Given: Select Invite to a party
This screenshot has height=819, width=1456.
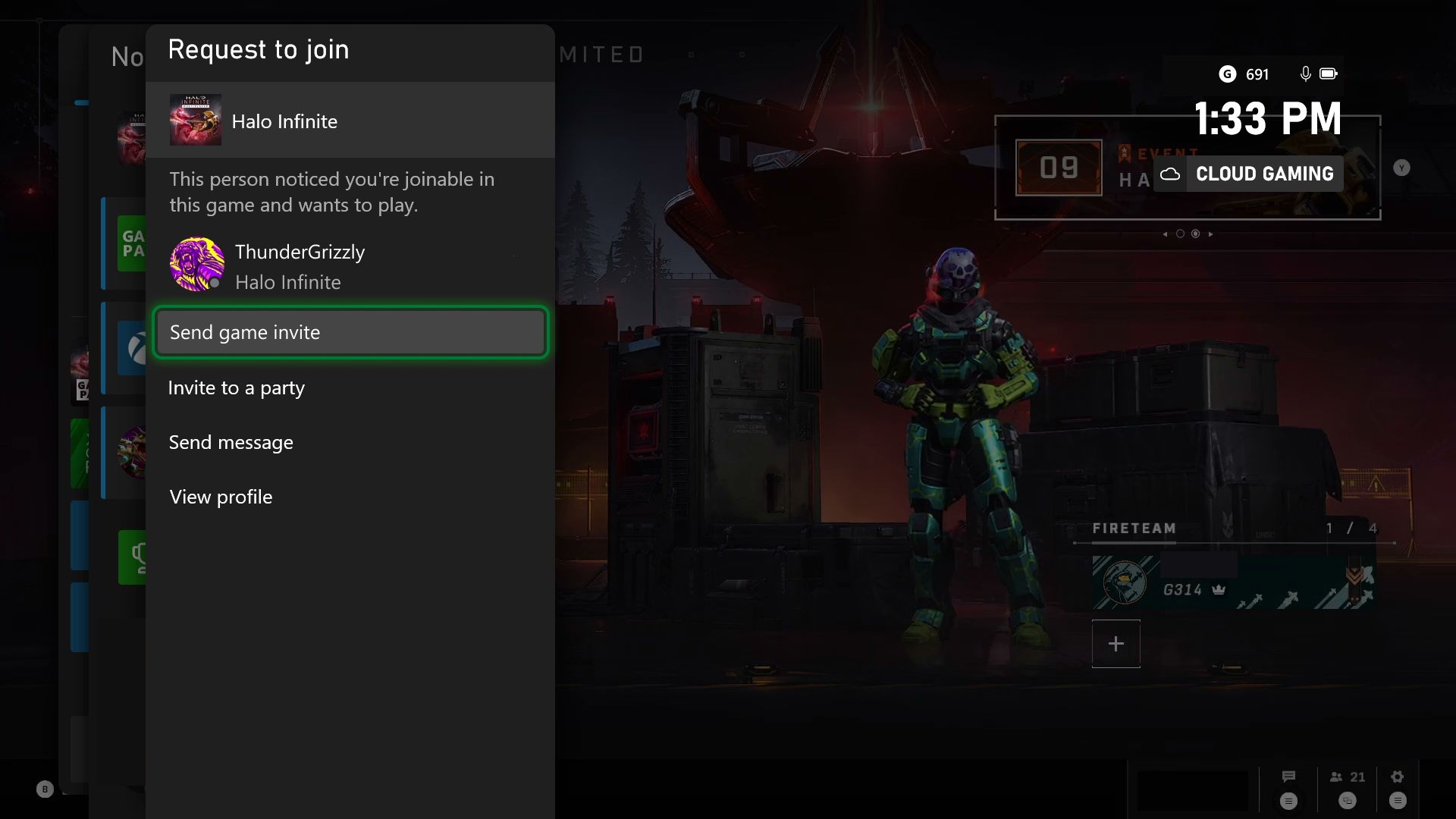Looking at the screenshot, I should tap(350, 388).
